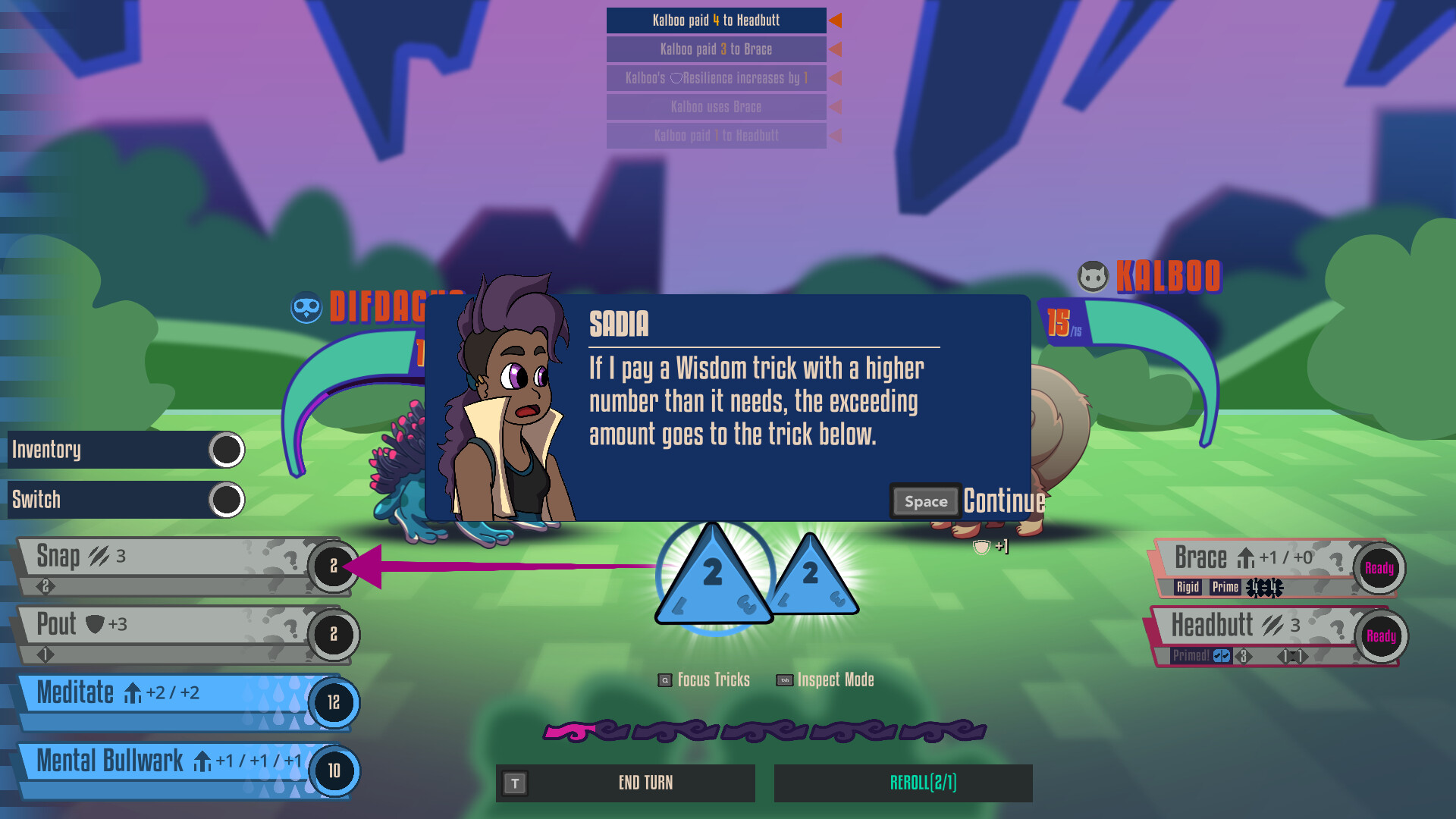Click the boost arrow icon on Meditate
The image size is (1456, 819).
(x=133, y=692)
